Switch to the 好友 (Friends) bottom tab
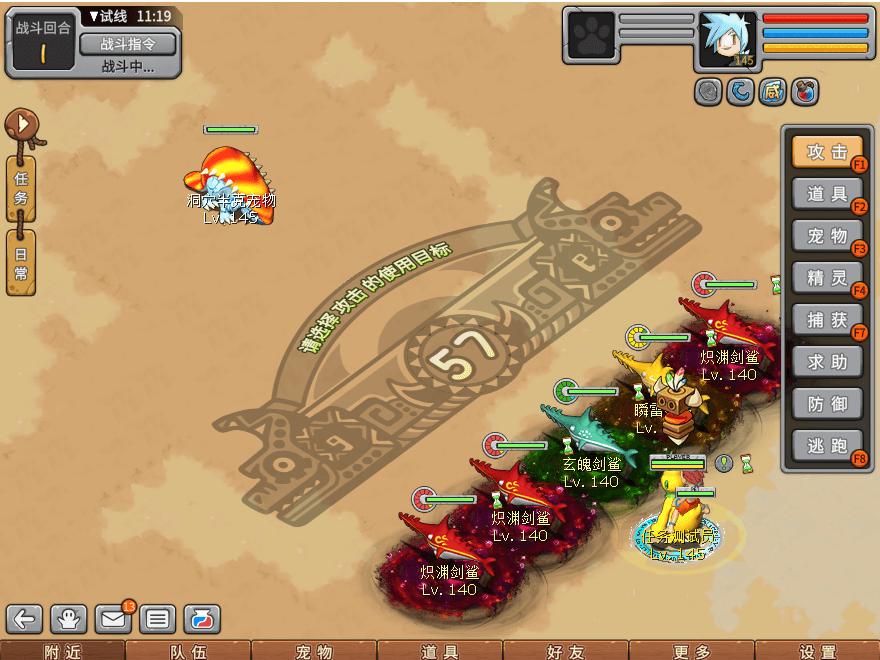Viewport: 880px width, 660px height. click(x=564, y=652)
